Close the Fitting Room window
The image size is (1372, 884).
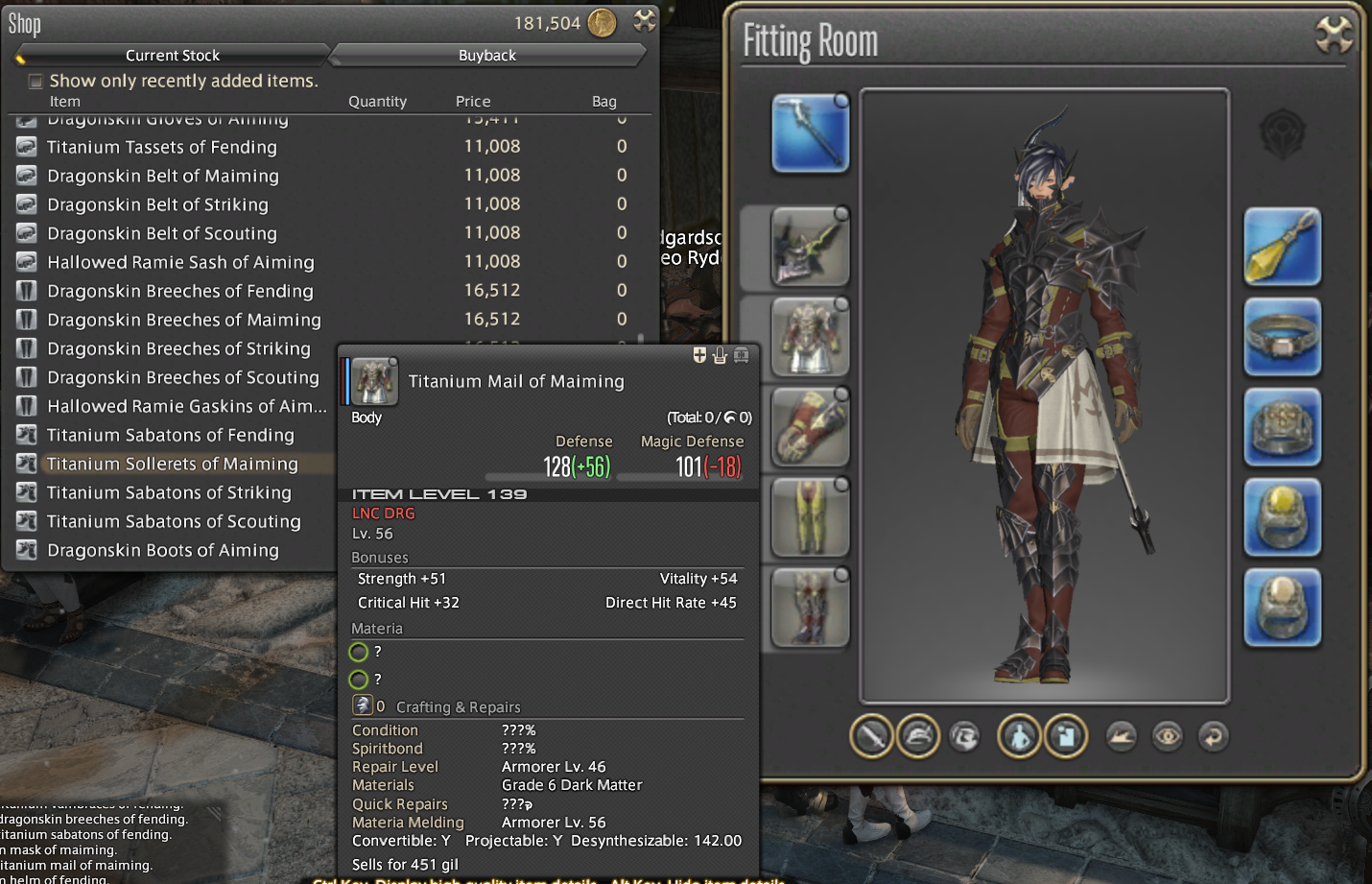pos(1333,36)
